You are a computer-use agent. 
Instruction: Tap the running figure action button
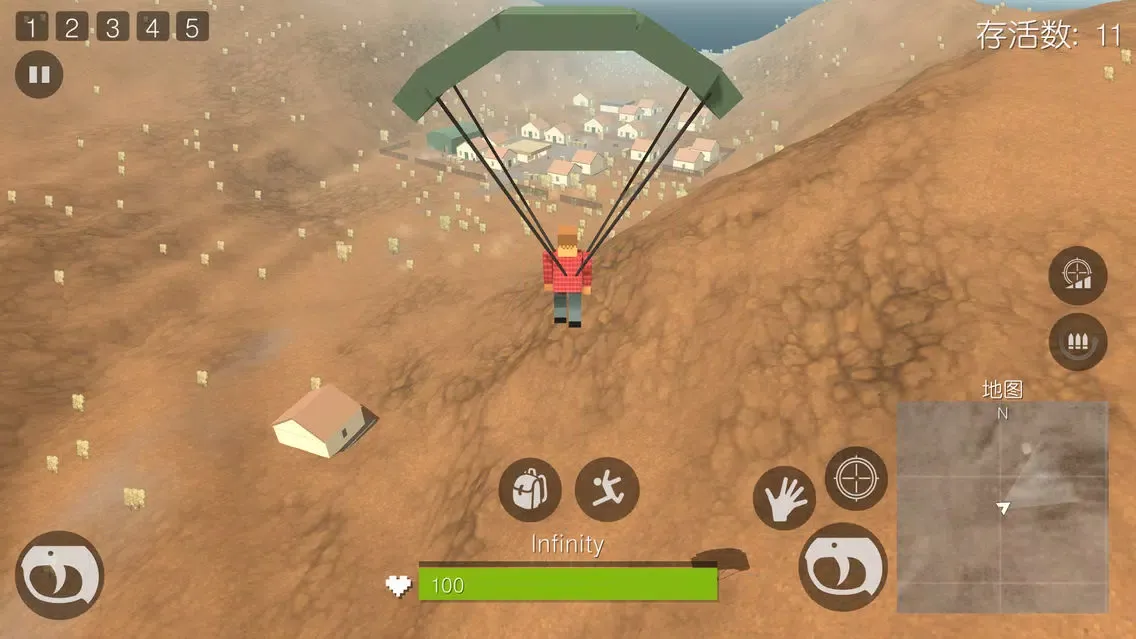click(607, 489)
